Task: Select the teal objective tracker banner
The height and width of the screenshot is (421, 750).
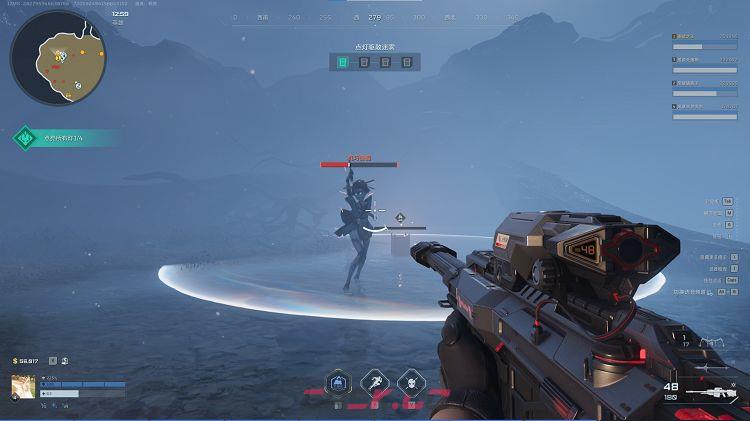Action: click(x=65, y=138)
